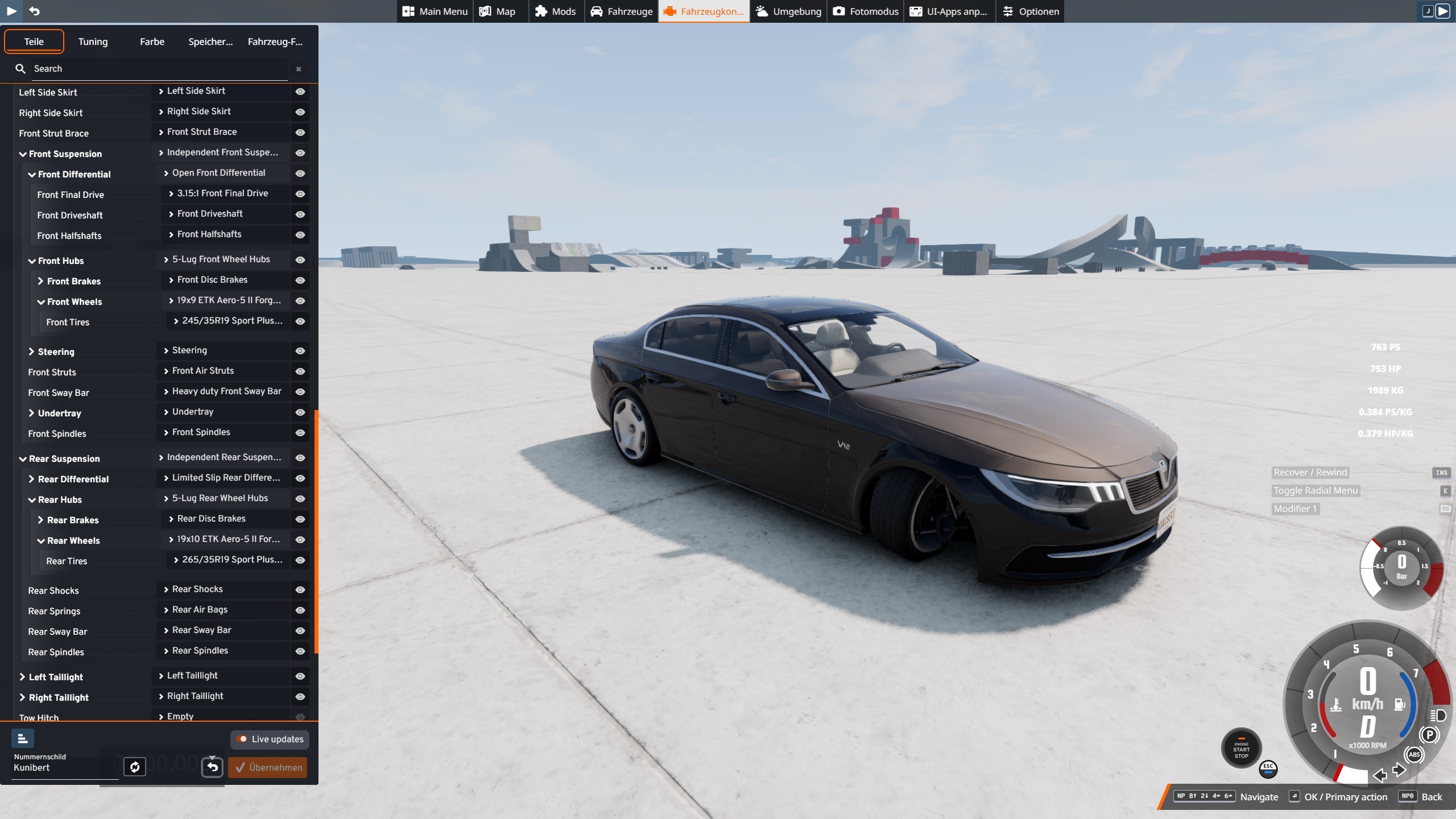The image size is (1456, 819).
Task: Collapse the Front Suspension tree node
Action: [23, 154]
